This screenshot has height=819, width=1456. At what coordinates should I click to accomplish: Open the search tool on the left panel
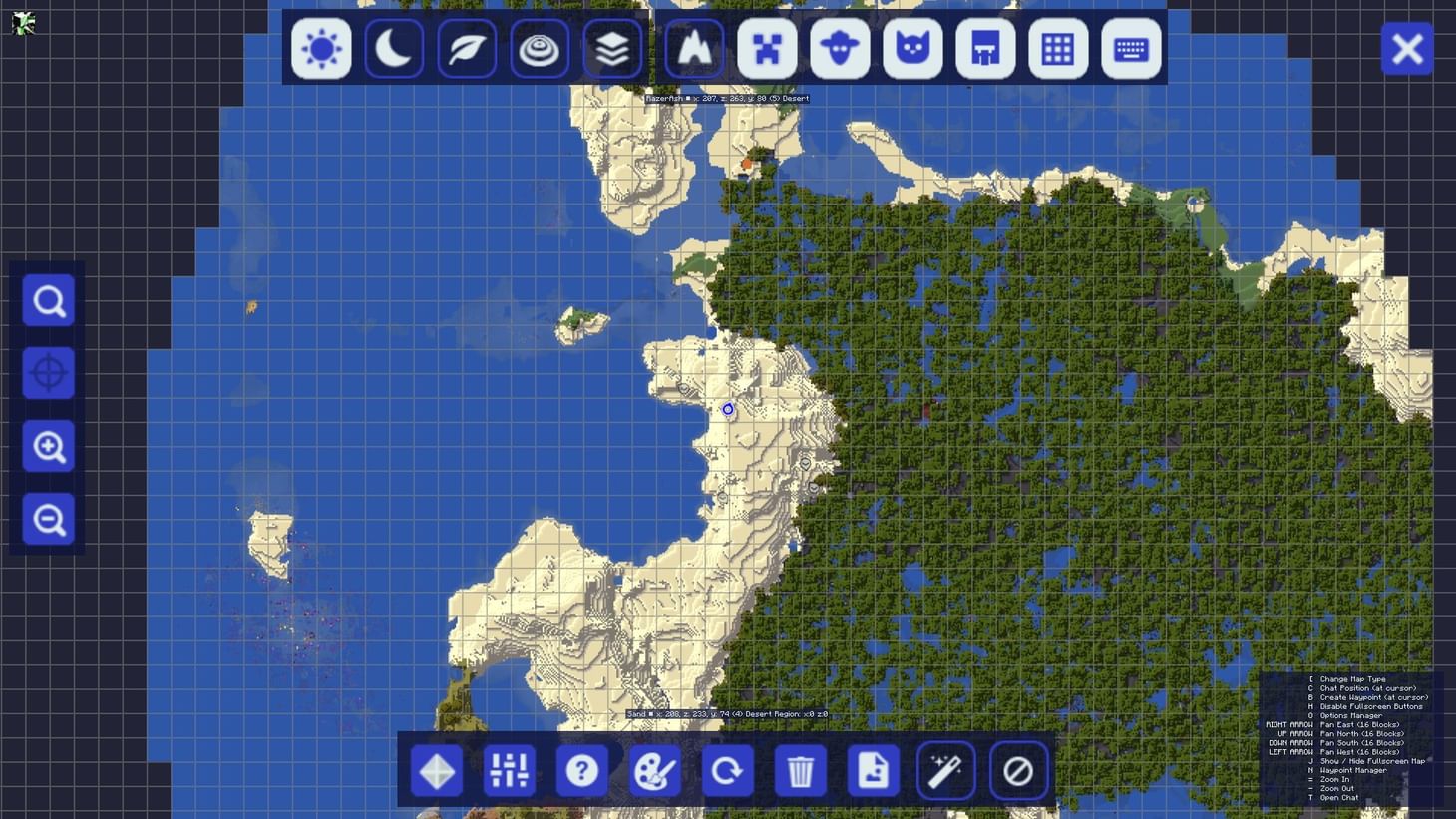[x=48, y=300]
